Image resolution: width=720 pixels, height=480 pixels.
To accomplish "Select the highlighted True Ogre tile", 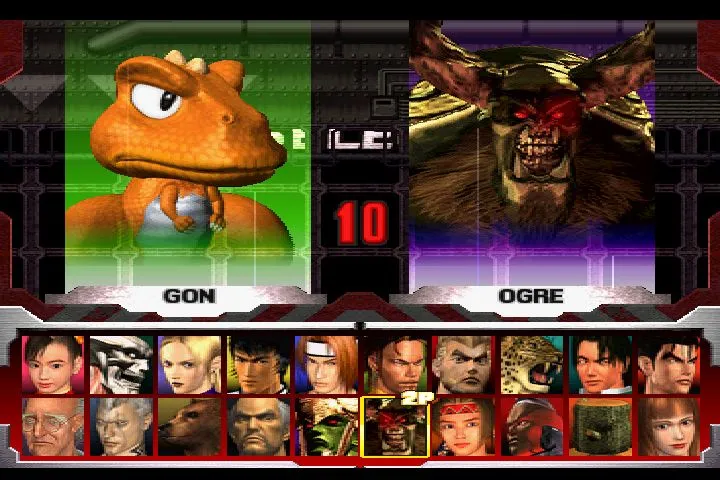I will pyautogui.click(x=394, y=427).
